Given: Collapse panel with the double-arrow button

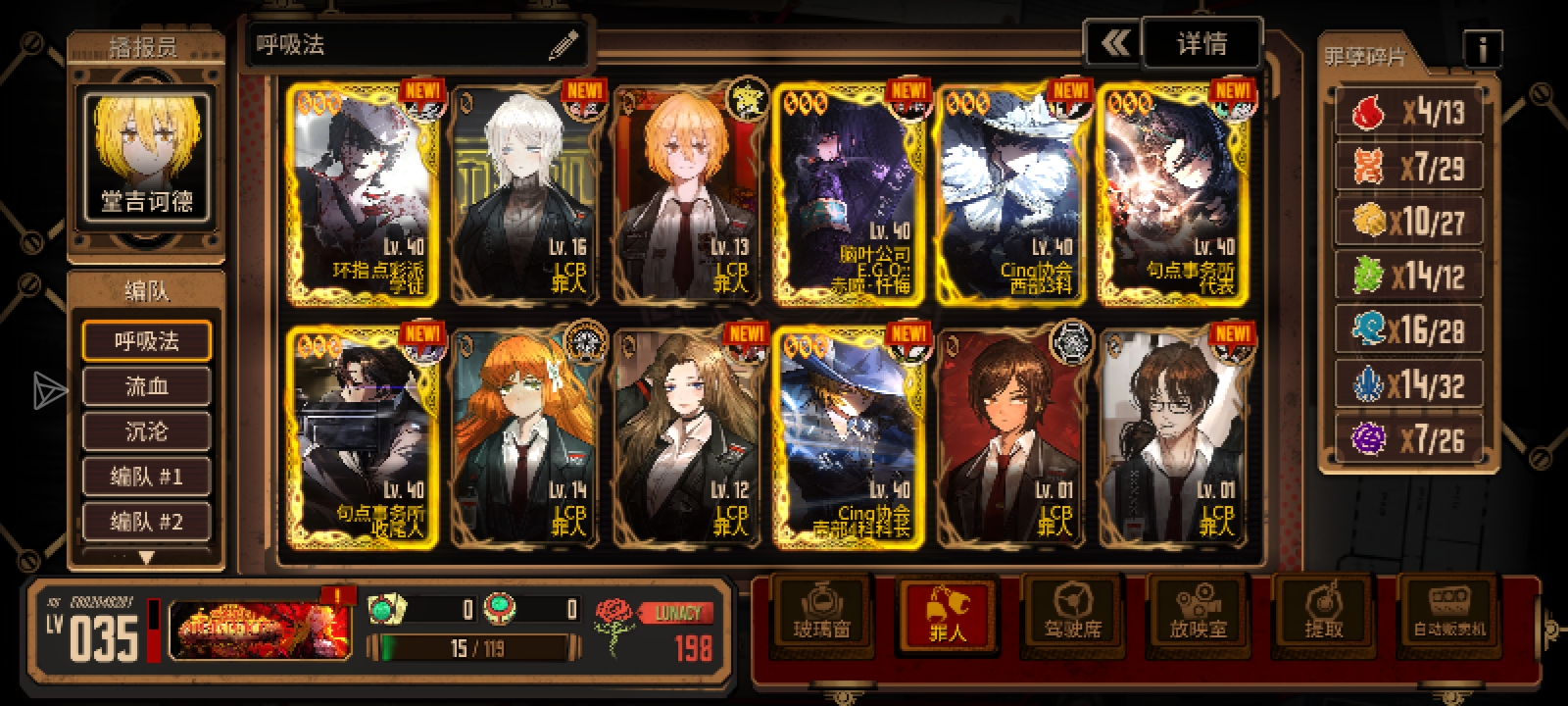Looking at the screenshot, I should click(1114, 44).
